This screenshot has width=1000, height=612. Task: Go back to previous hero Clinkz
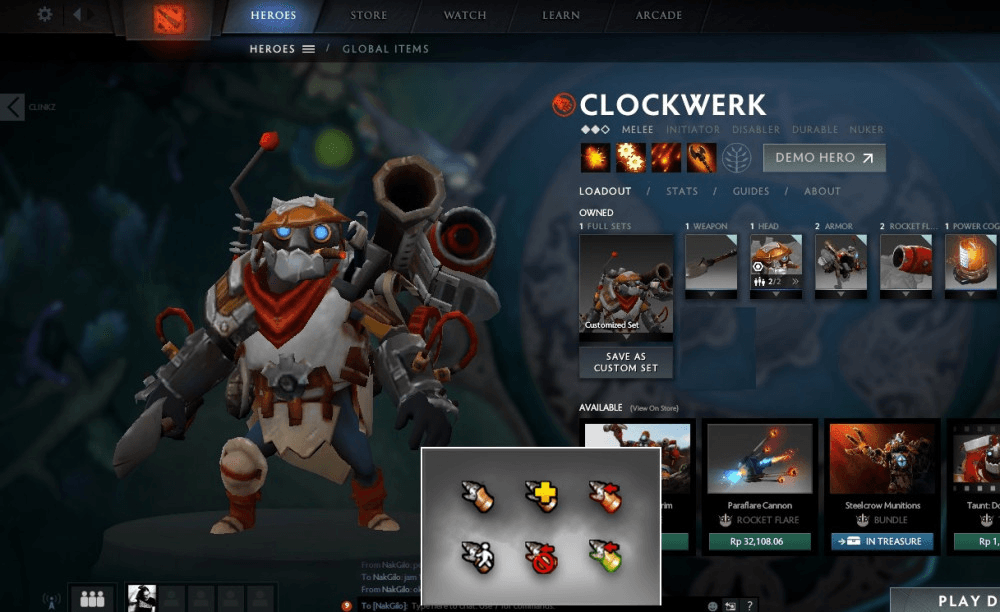click(x=13, y=107)
